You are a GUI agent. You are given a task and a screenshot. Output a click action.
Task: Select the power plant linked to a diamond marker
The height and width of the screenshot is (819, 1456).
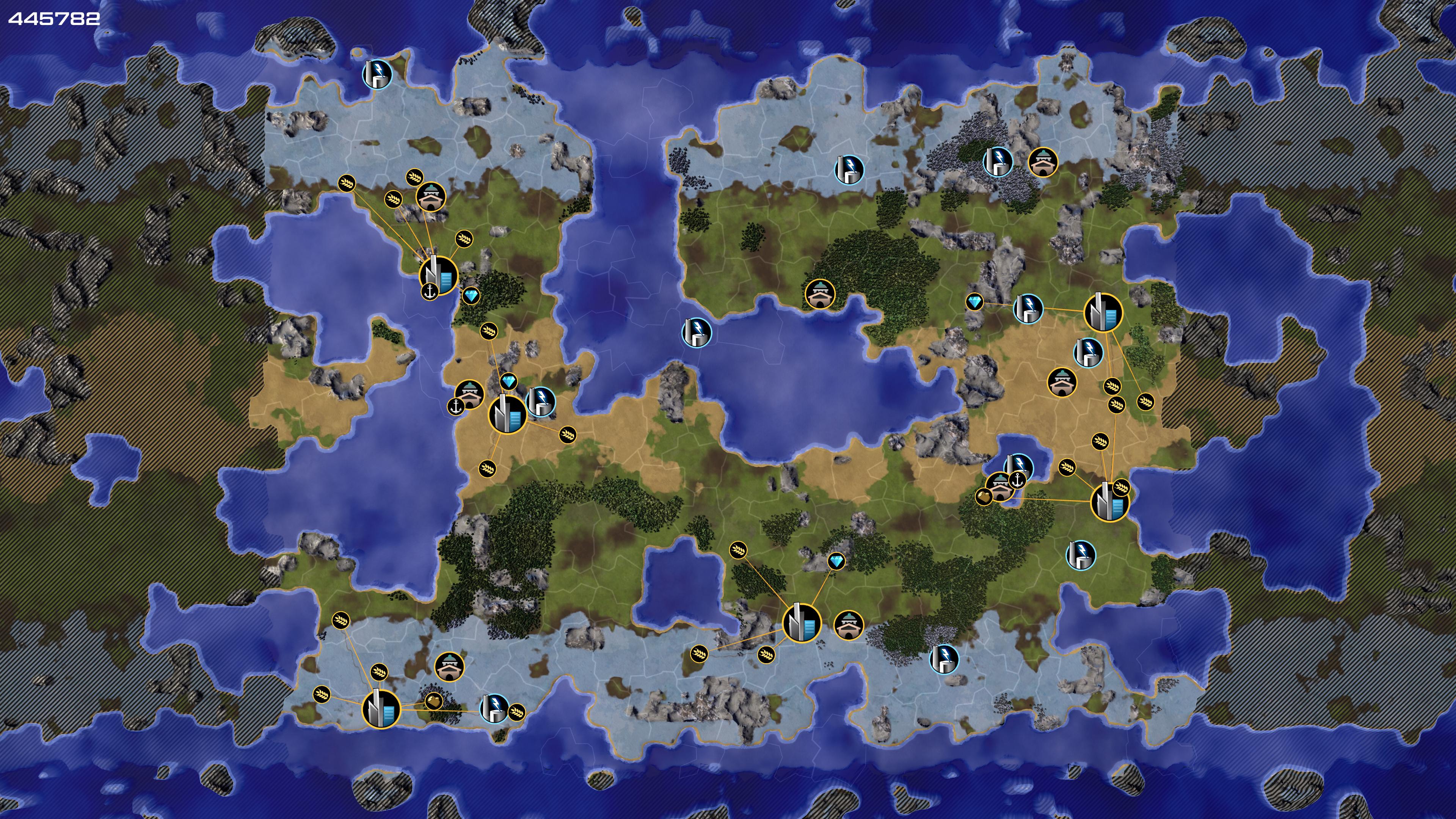[x=1028, y=308]
